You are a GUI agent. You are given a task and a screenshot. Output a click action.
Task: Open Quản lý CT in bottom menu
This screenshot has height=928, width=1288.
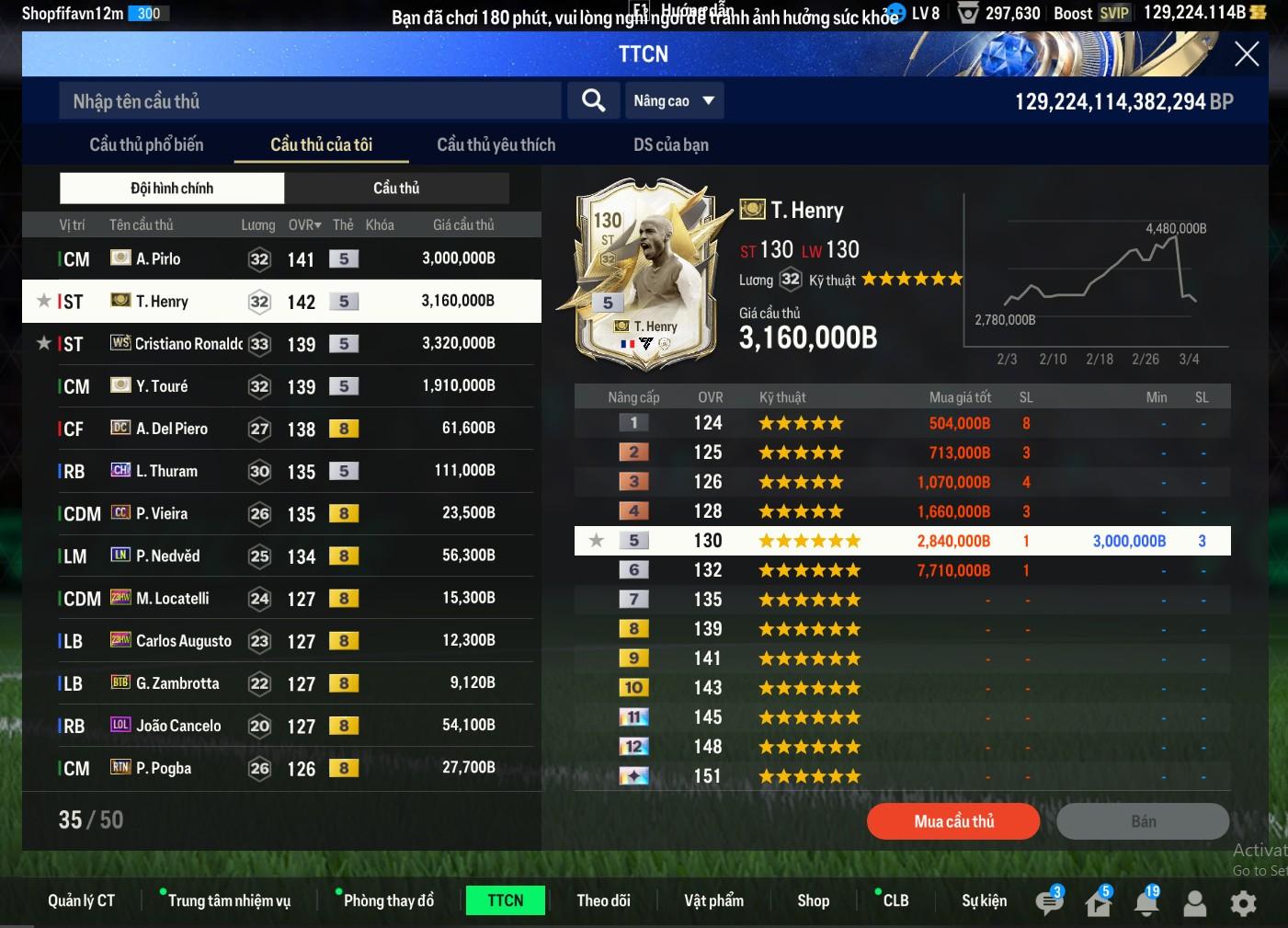click(82, 900)
